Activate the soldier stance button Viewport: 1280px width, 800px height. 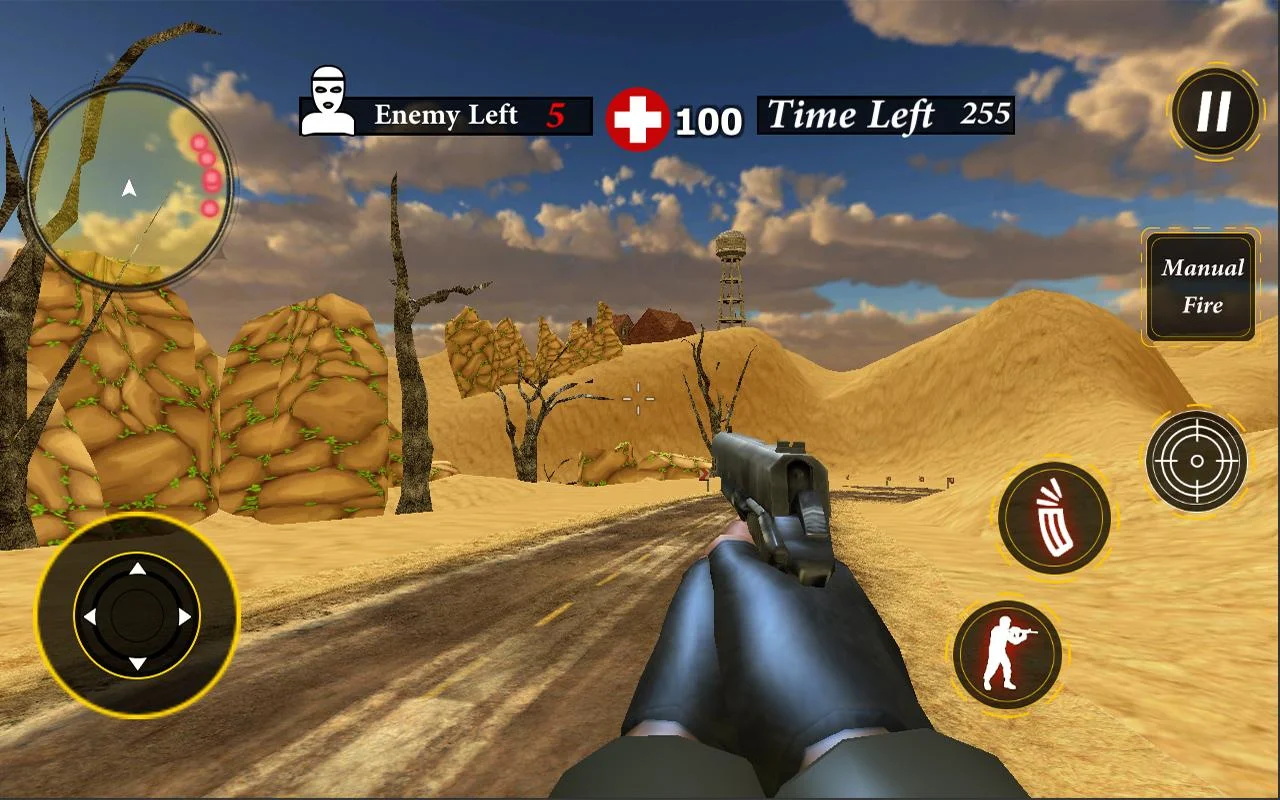click(1006, 654)
